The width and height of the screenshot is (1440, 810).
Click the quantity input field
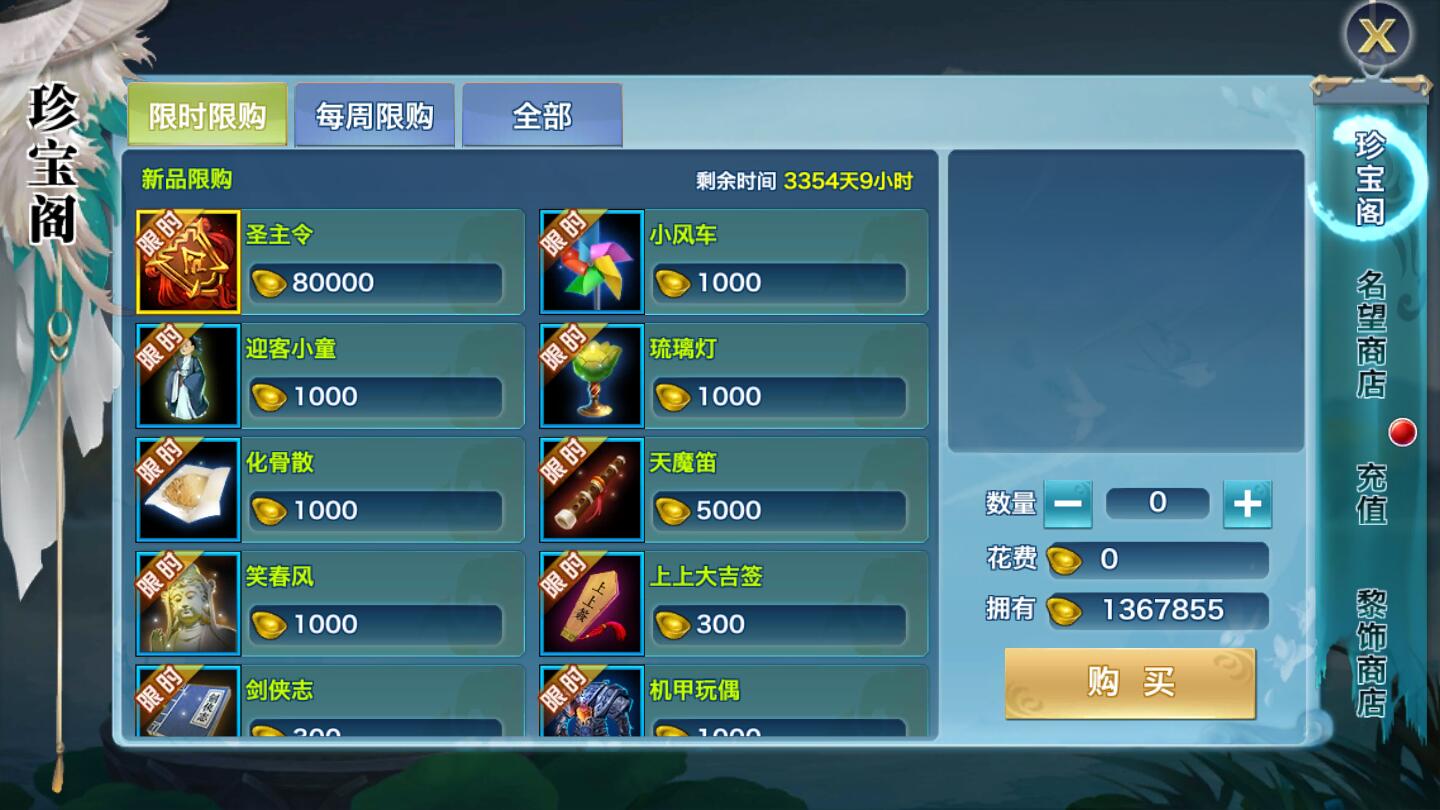pos(1157,503)
